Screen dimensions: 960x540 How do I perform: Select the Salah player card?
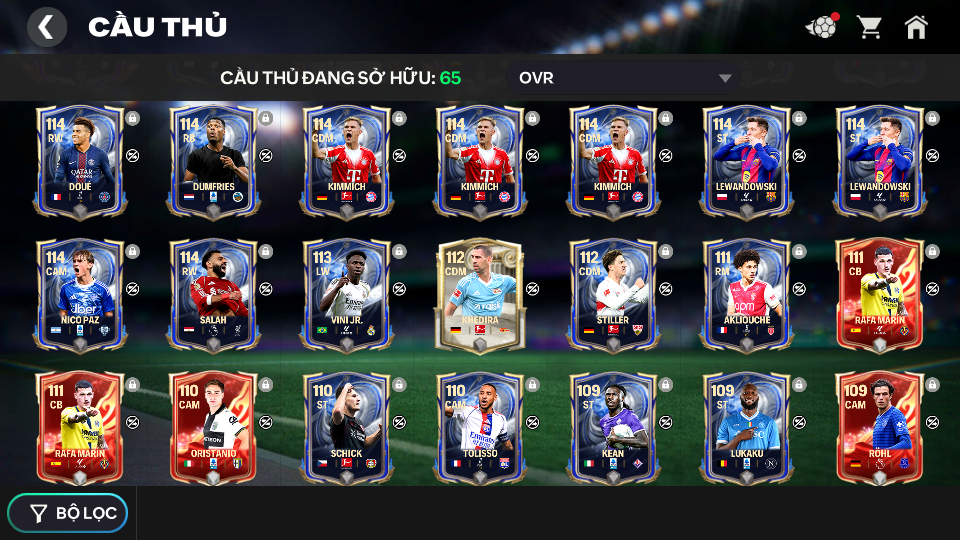(213, 294)
